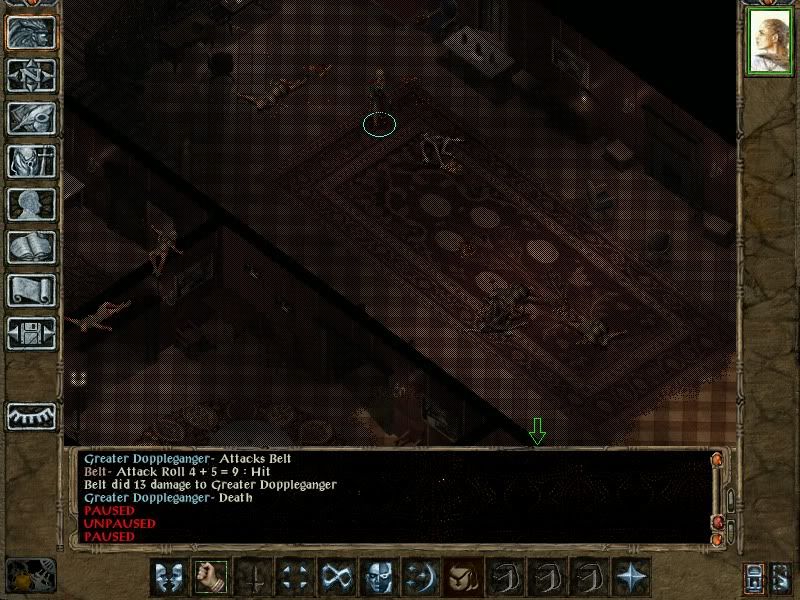Open the mage spellbook
This screenshot has width=800, height=600.
(30, 247)
